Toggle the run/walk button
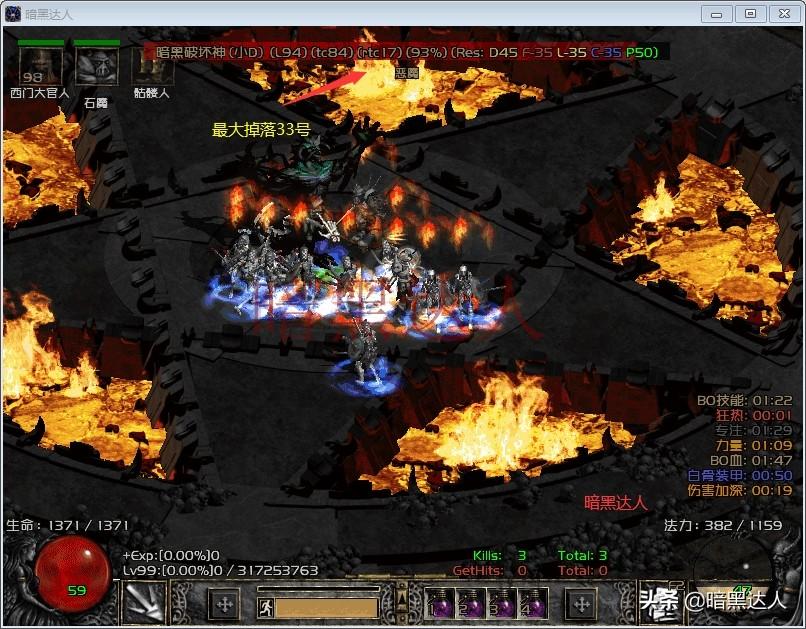The width and height of the screenshot is (806, 629). [266, 605]
